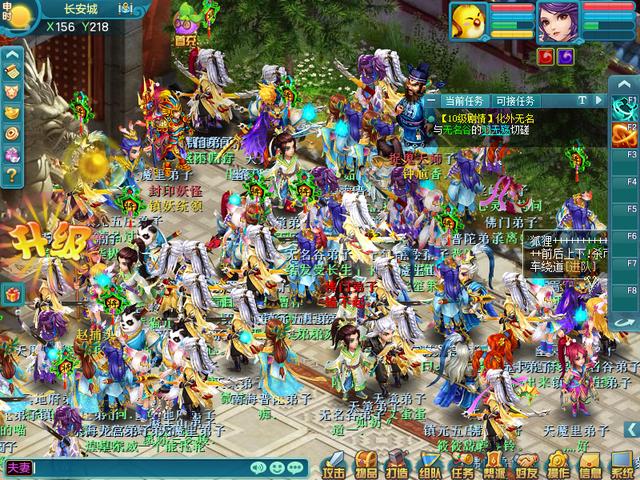The image size is (640, 480).
Task: Switch to the 可接任务 tab
Action: [515, 101]
